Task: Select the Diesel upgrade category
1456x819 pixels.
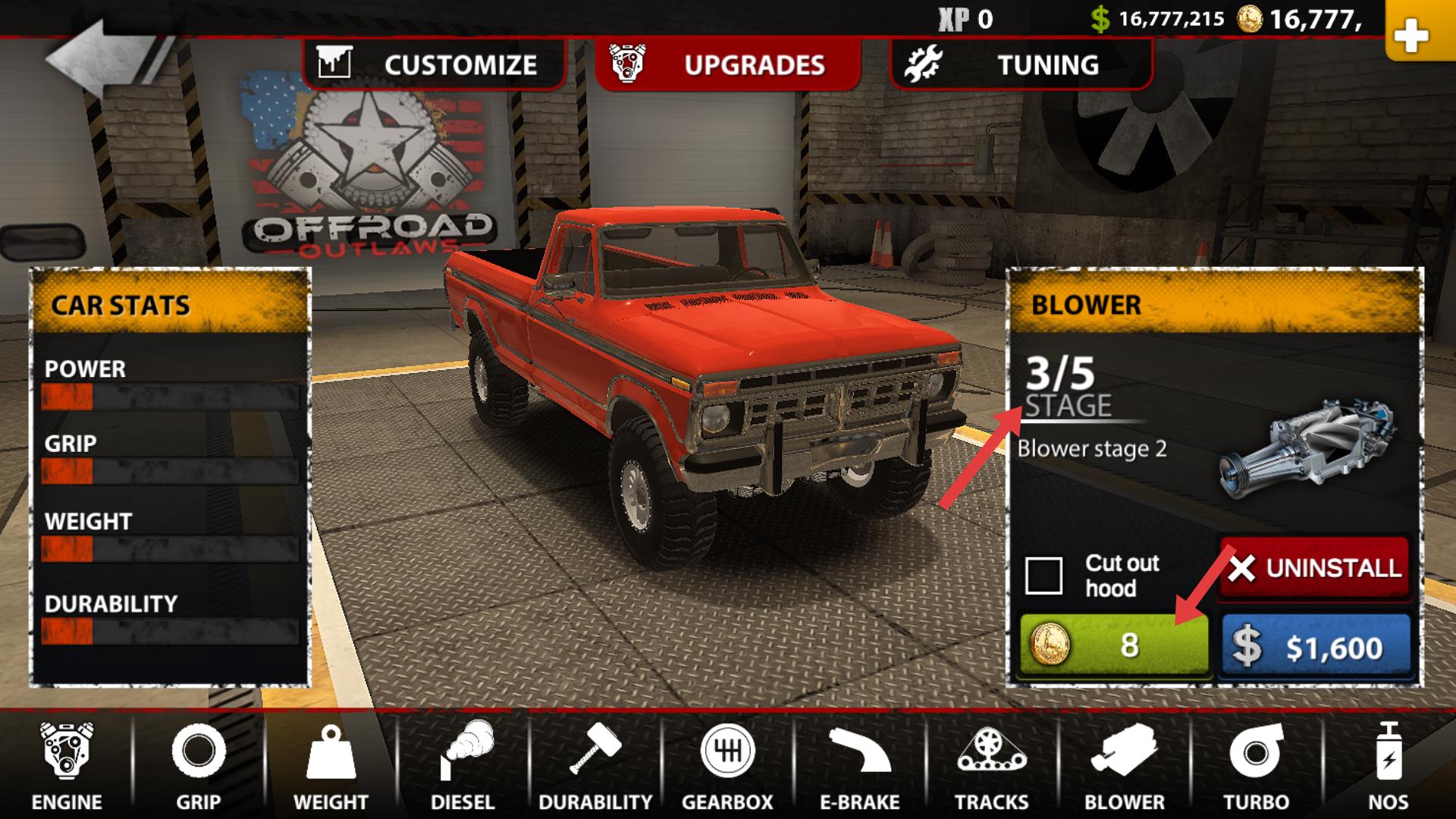Action: 463,766
